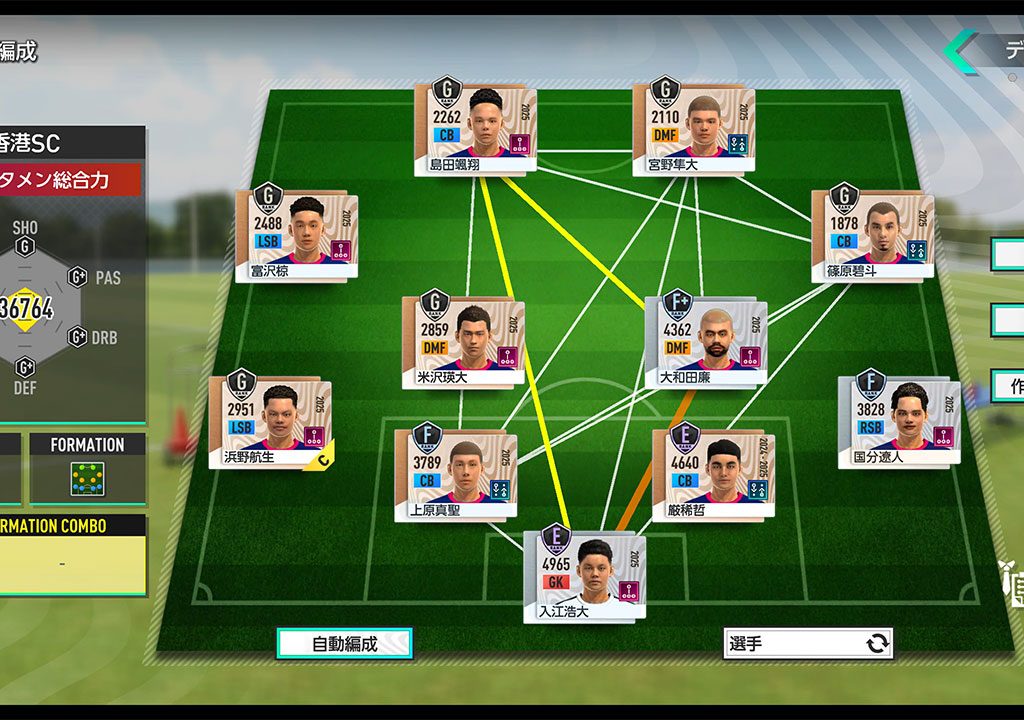Toggle the 選手 view switch button
The image size is (1024, 720).
coord(808,644)
